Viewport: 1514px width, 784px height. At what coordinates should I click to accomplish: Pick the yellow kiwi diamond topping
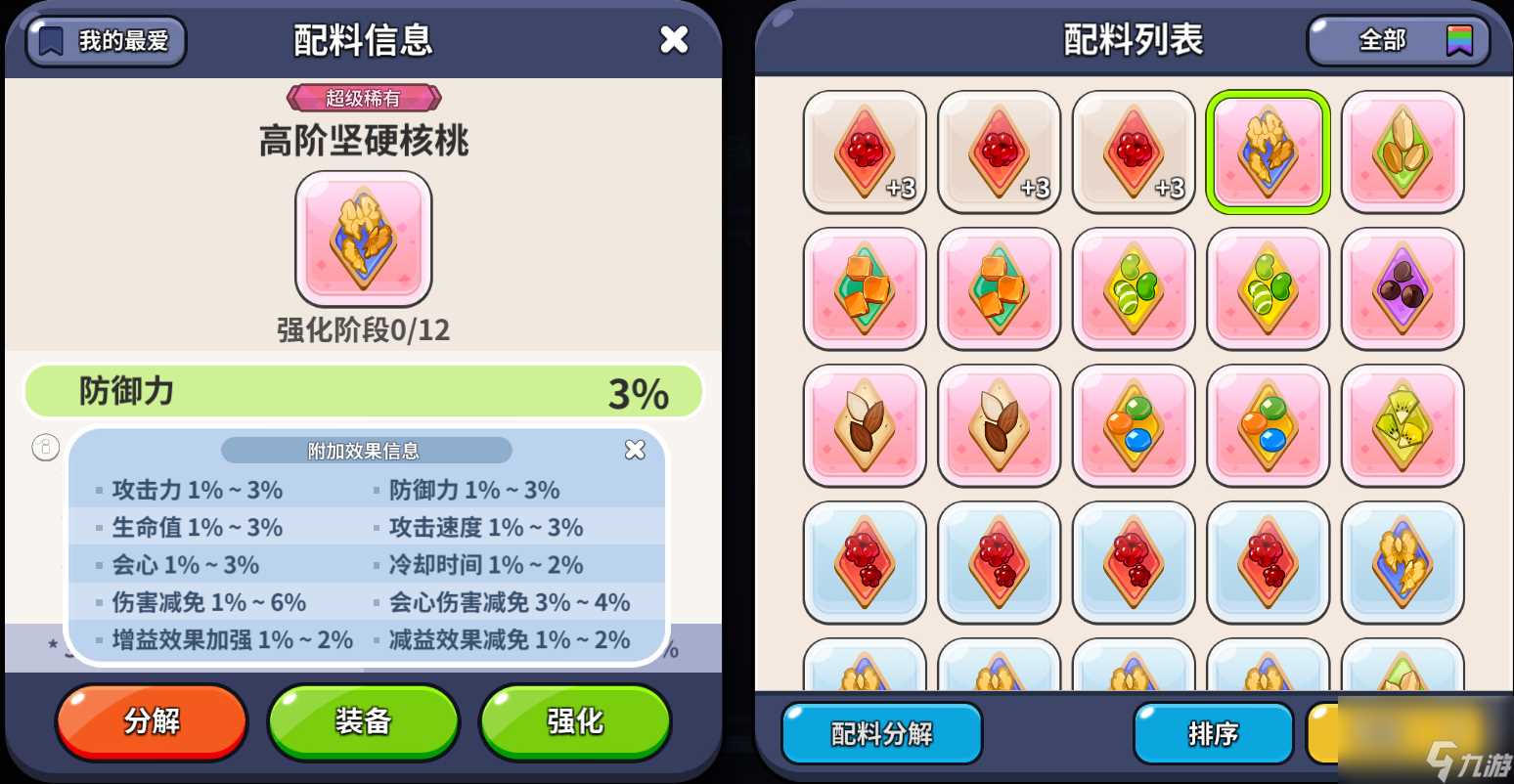pos(1403,423)
